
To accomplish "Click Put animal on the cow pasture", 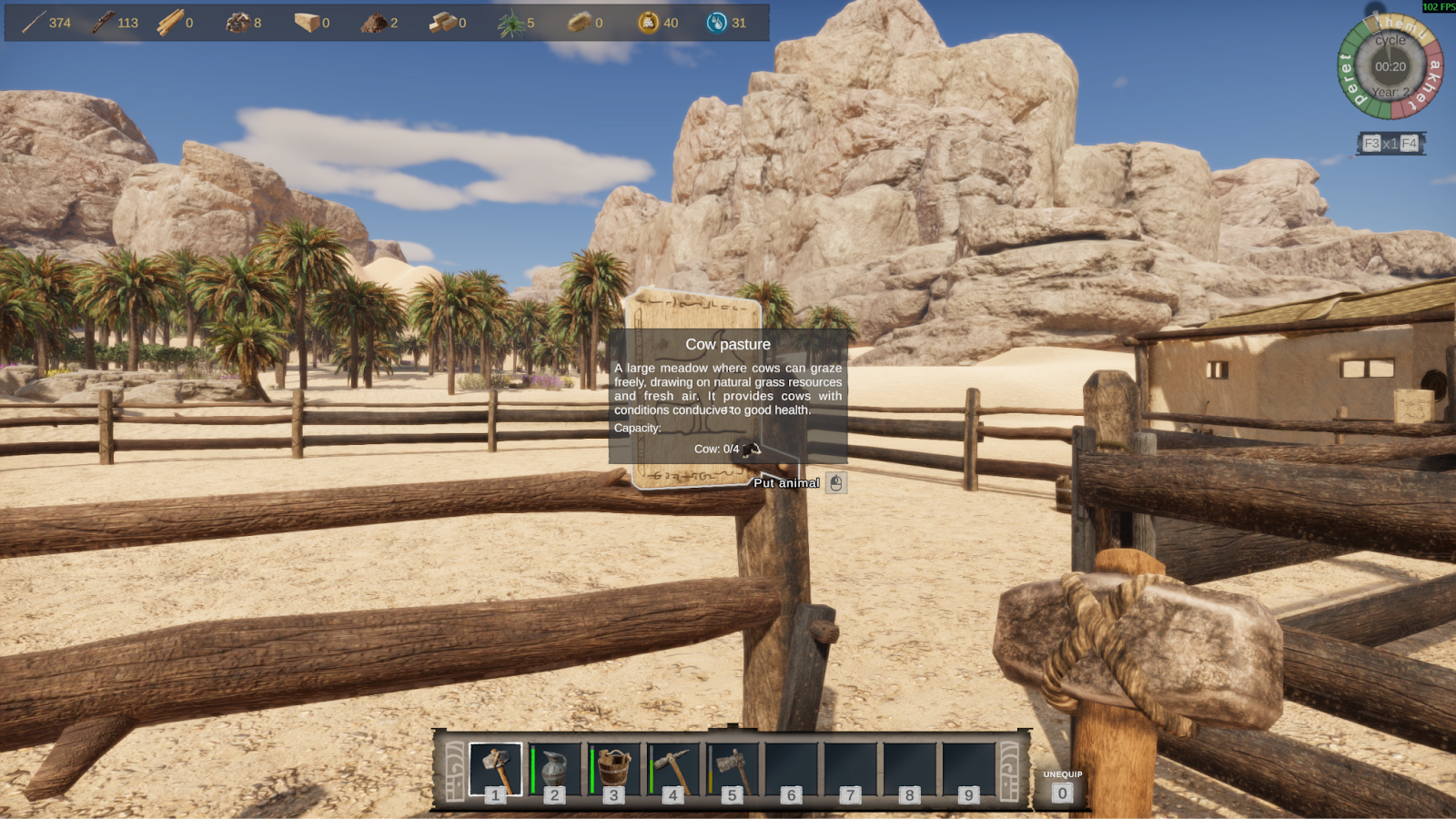I will click(x=786, y=483).
